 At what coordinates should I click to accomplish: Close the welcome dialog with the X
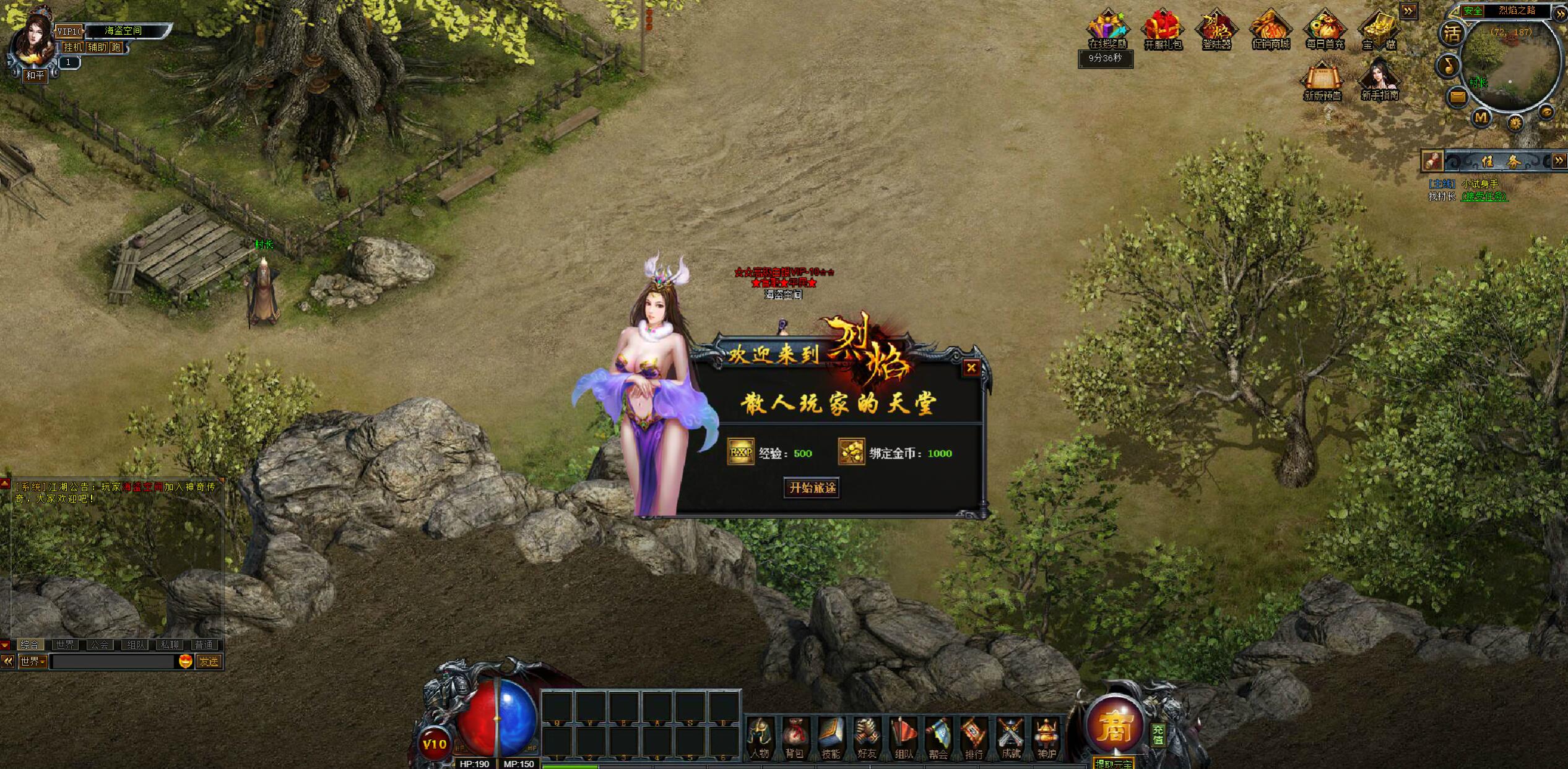(x=971, y=367)
